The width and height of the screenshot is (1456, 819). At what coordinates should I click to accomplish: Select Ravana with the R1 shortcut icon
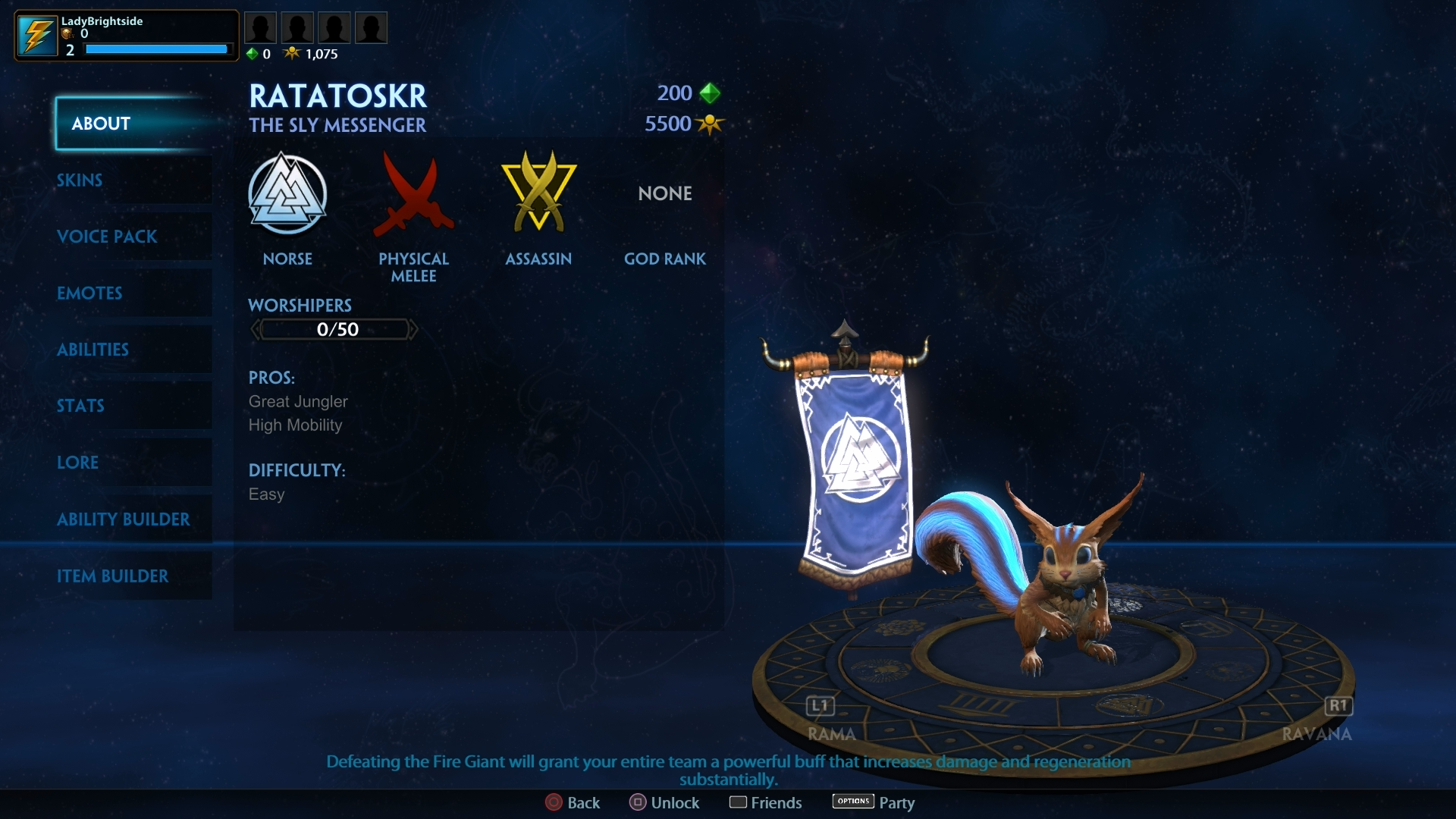point(1338,706)
